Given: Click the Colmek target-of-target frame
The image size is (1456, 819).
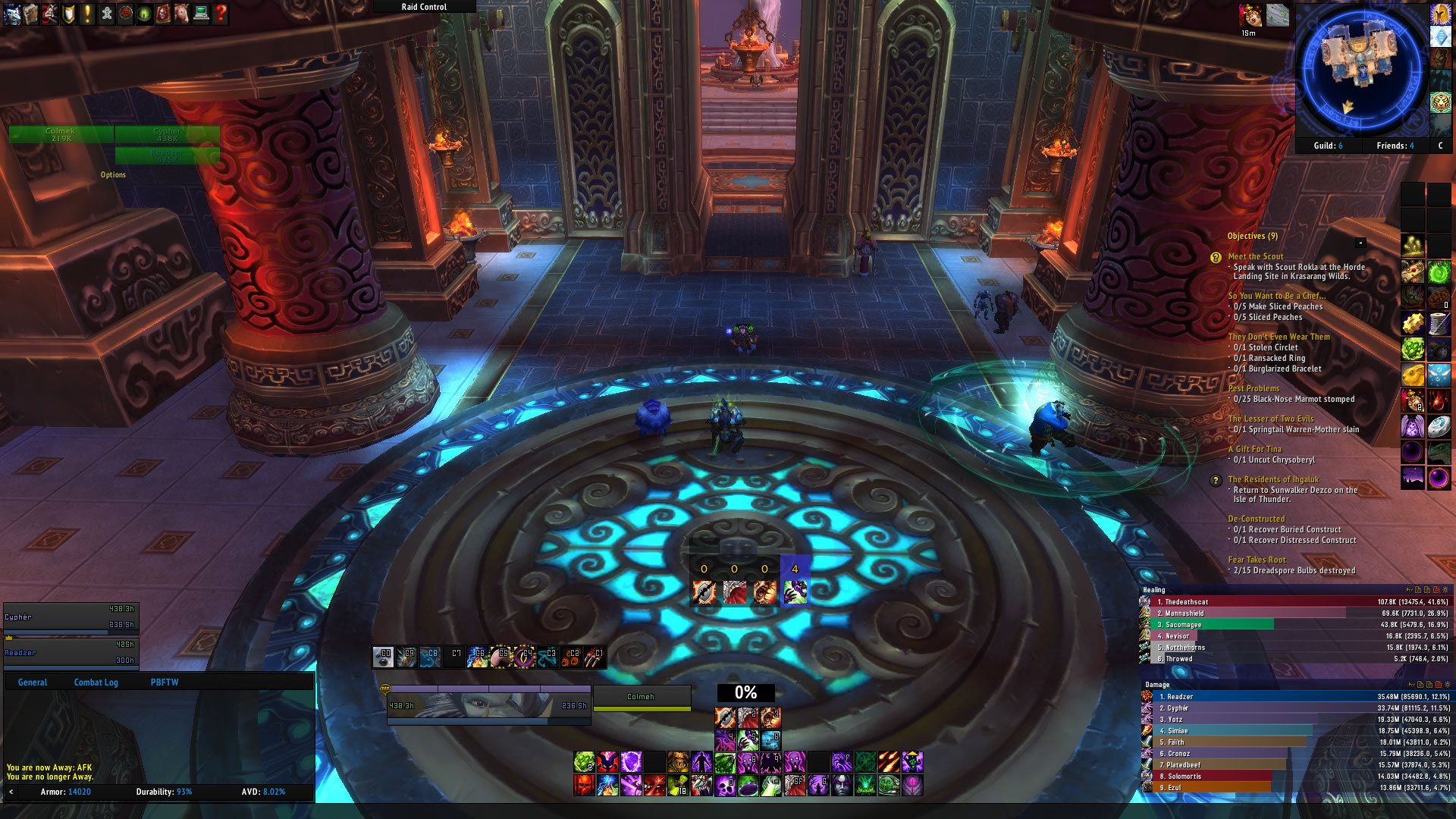Looking at the screenshot, I should coord(642,698).
